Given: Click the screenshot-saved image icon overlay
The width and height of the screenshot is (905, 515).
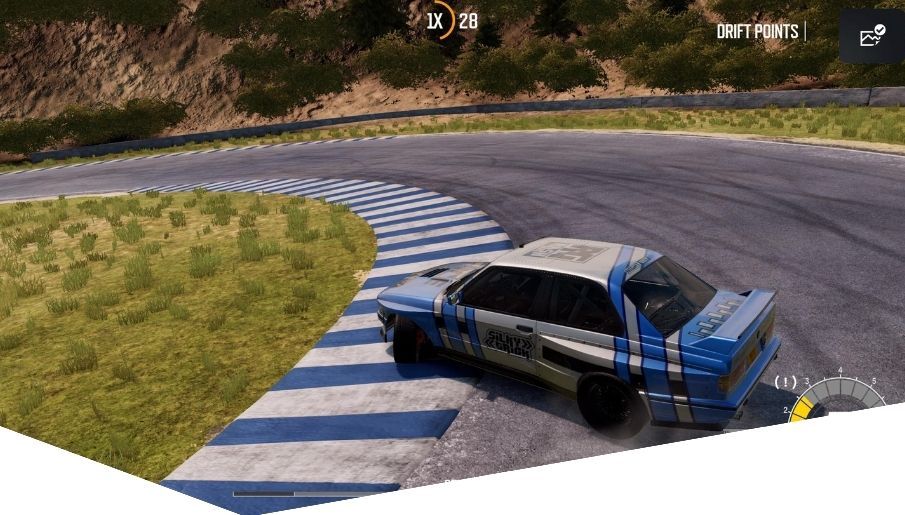Looking at the screenshot, I should pyautogui.click(x=872, y=37).
